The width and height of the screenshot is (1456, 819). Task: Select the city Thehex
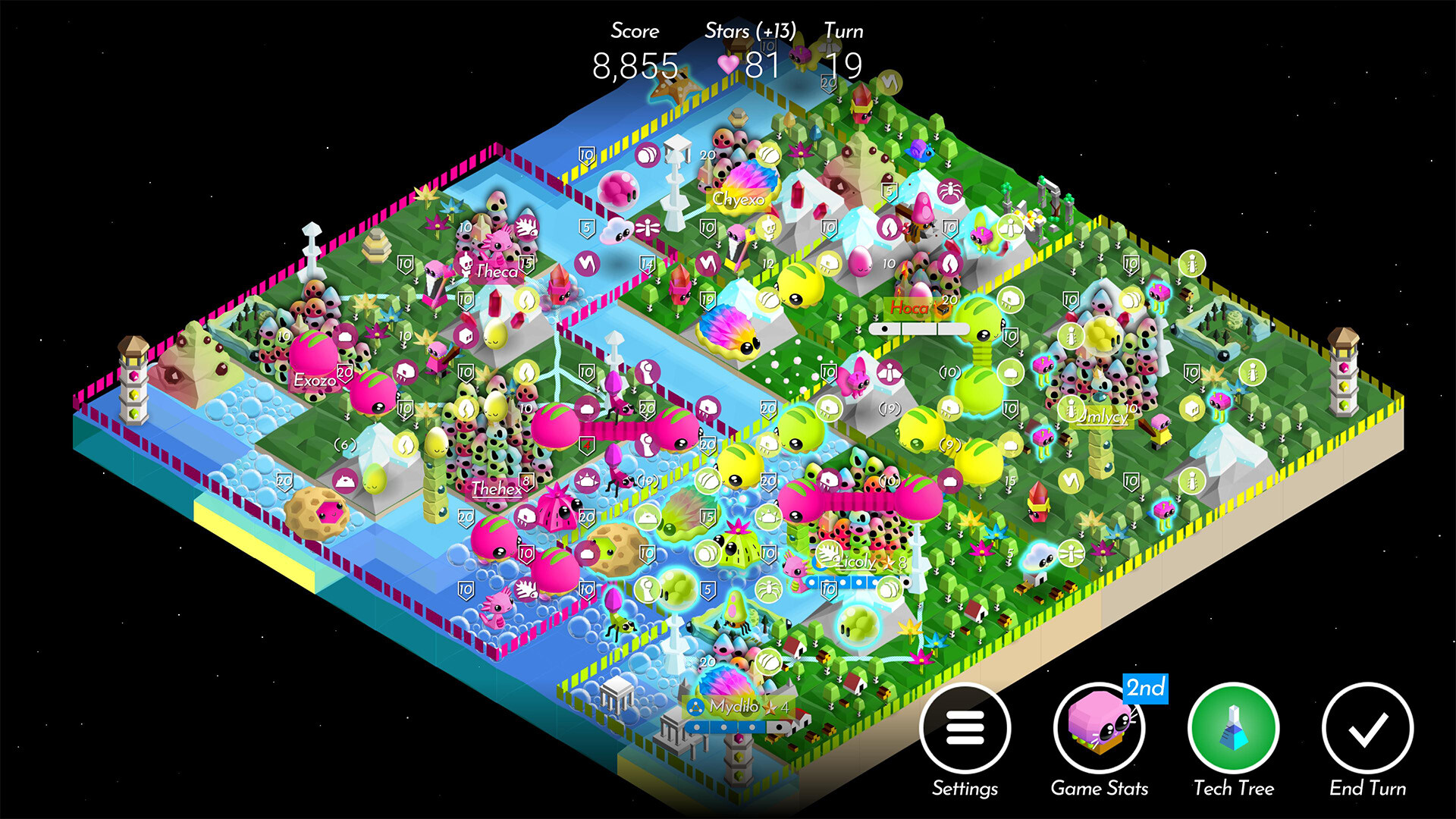click(x=495, y=490)
